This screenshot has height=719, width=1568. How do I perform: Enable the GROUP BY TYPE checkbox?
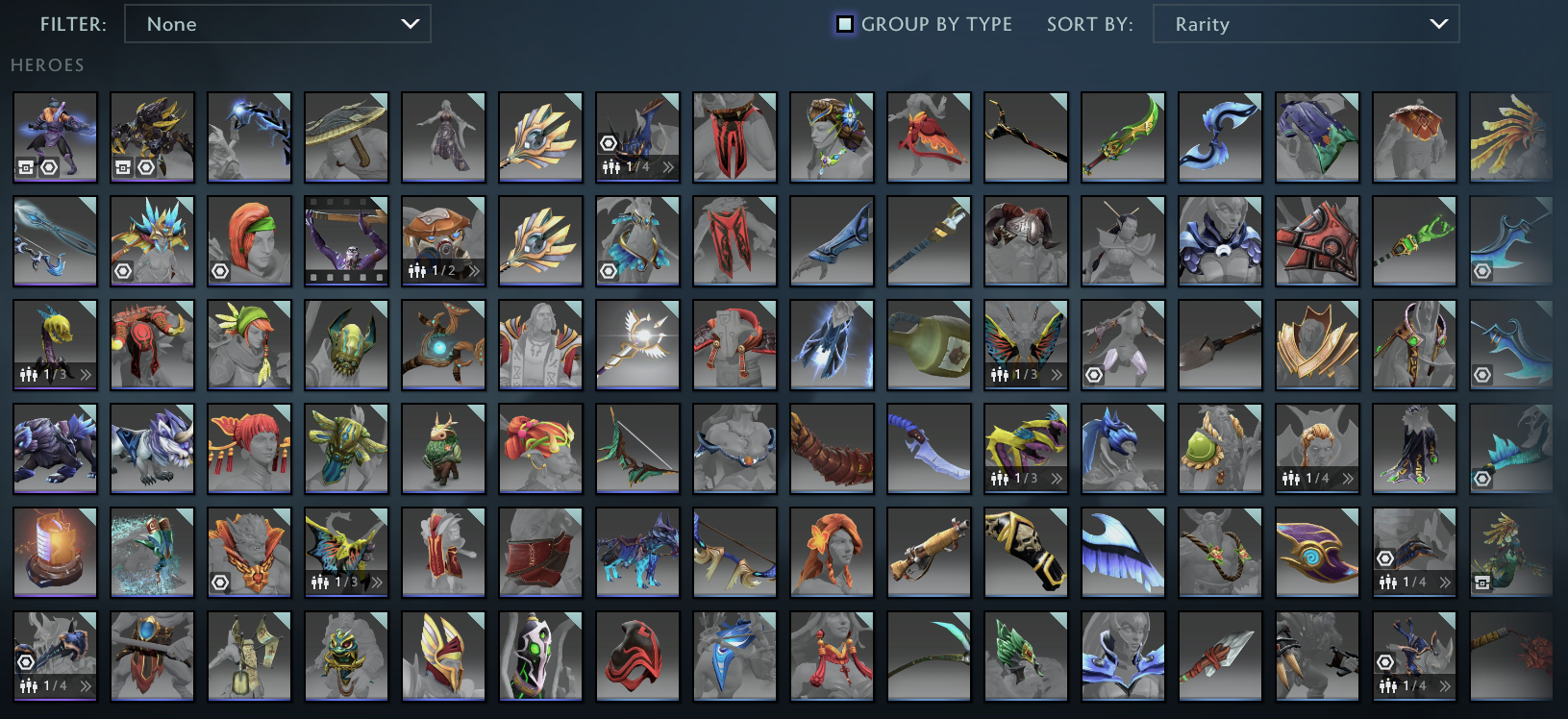(846, 24)
